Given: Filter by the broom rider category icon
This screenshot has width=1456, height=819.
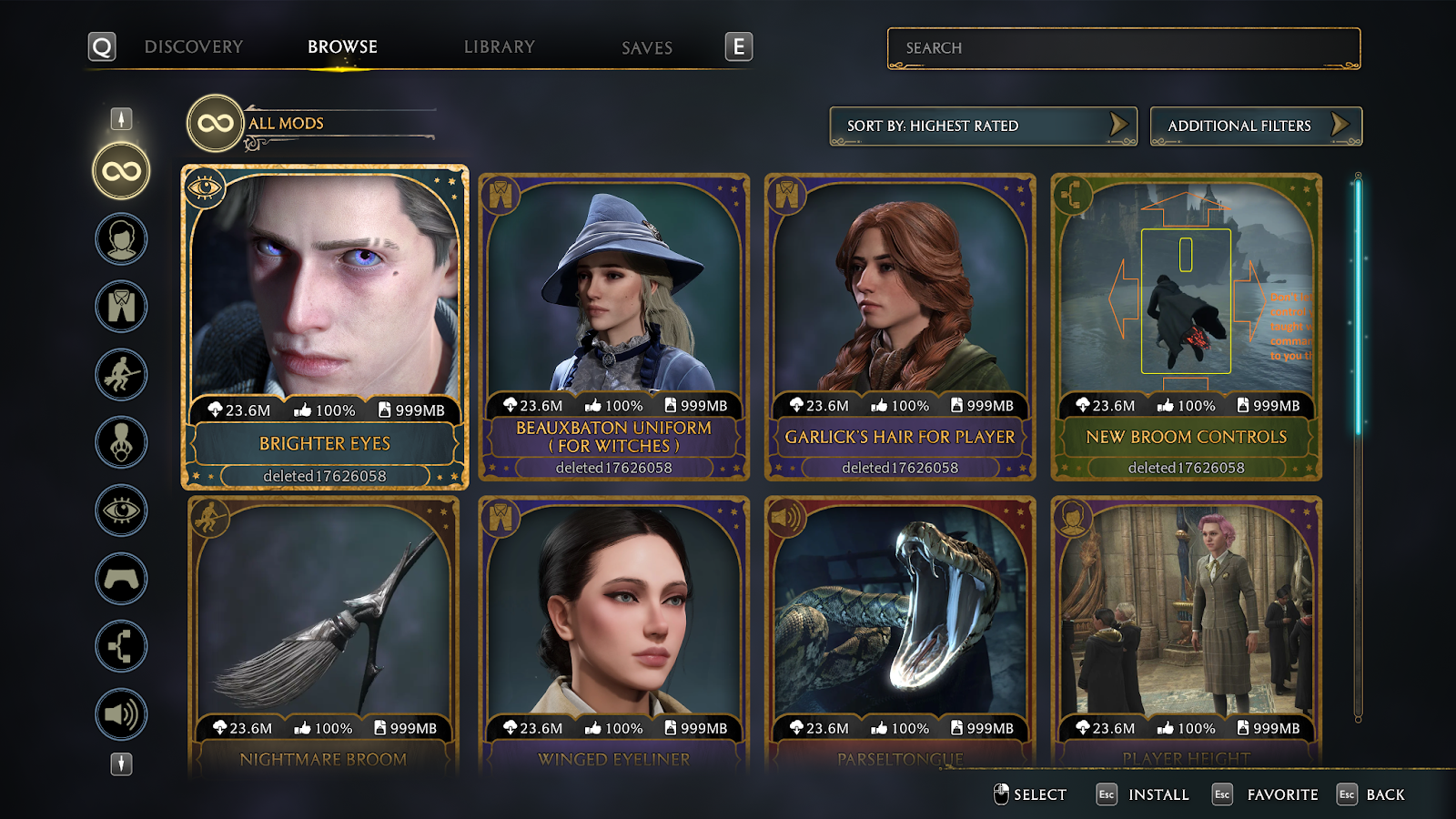Looking at the screenshot, I should click(x=121, y=375).
